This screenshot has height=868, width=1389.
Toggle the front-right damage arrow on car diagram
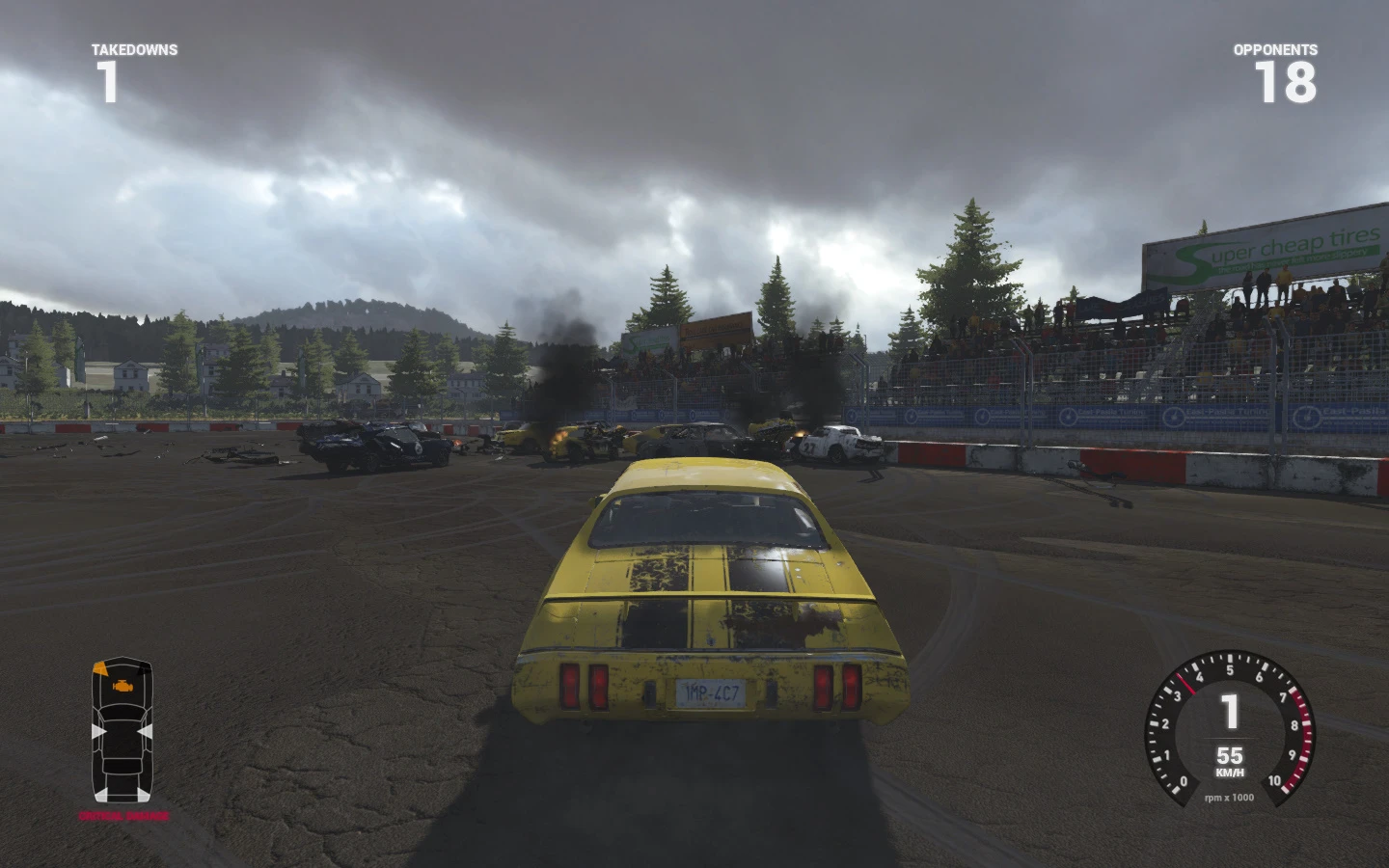click(145, 670)
